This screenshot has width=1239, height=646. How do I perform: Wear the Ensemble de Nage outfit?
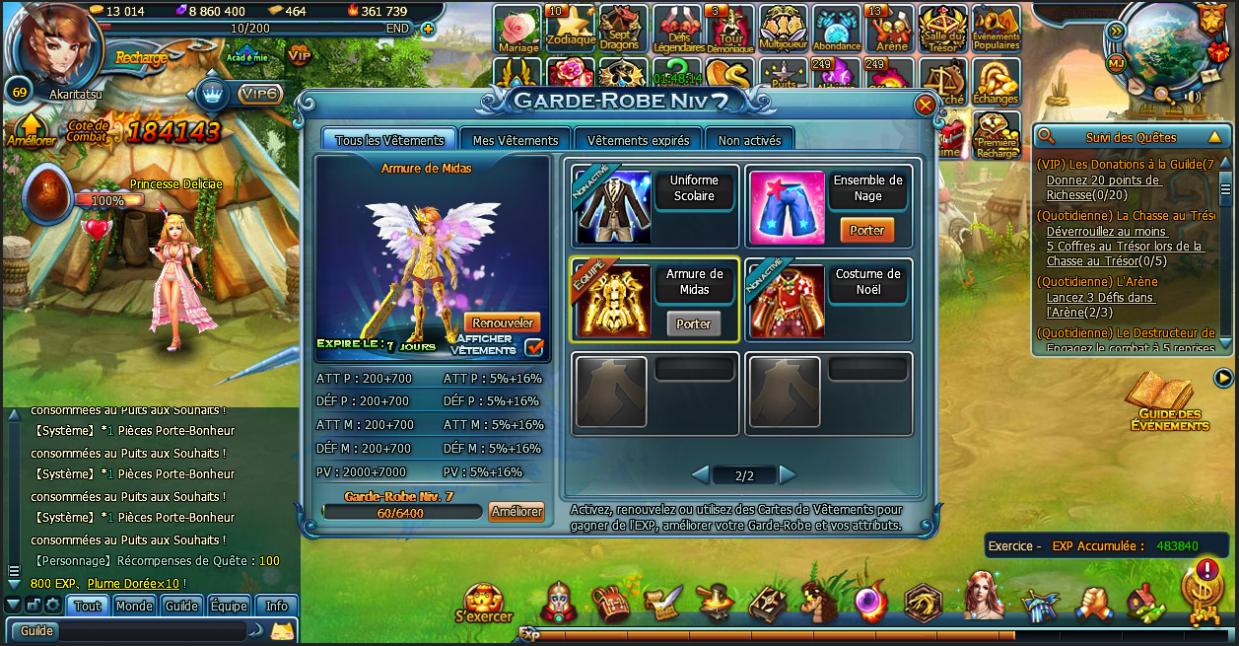coord(867,230)
